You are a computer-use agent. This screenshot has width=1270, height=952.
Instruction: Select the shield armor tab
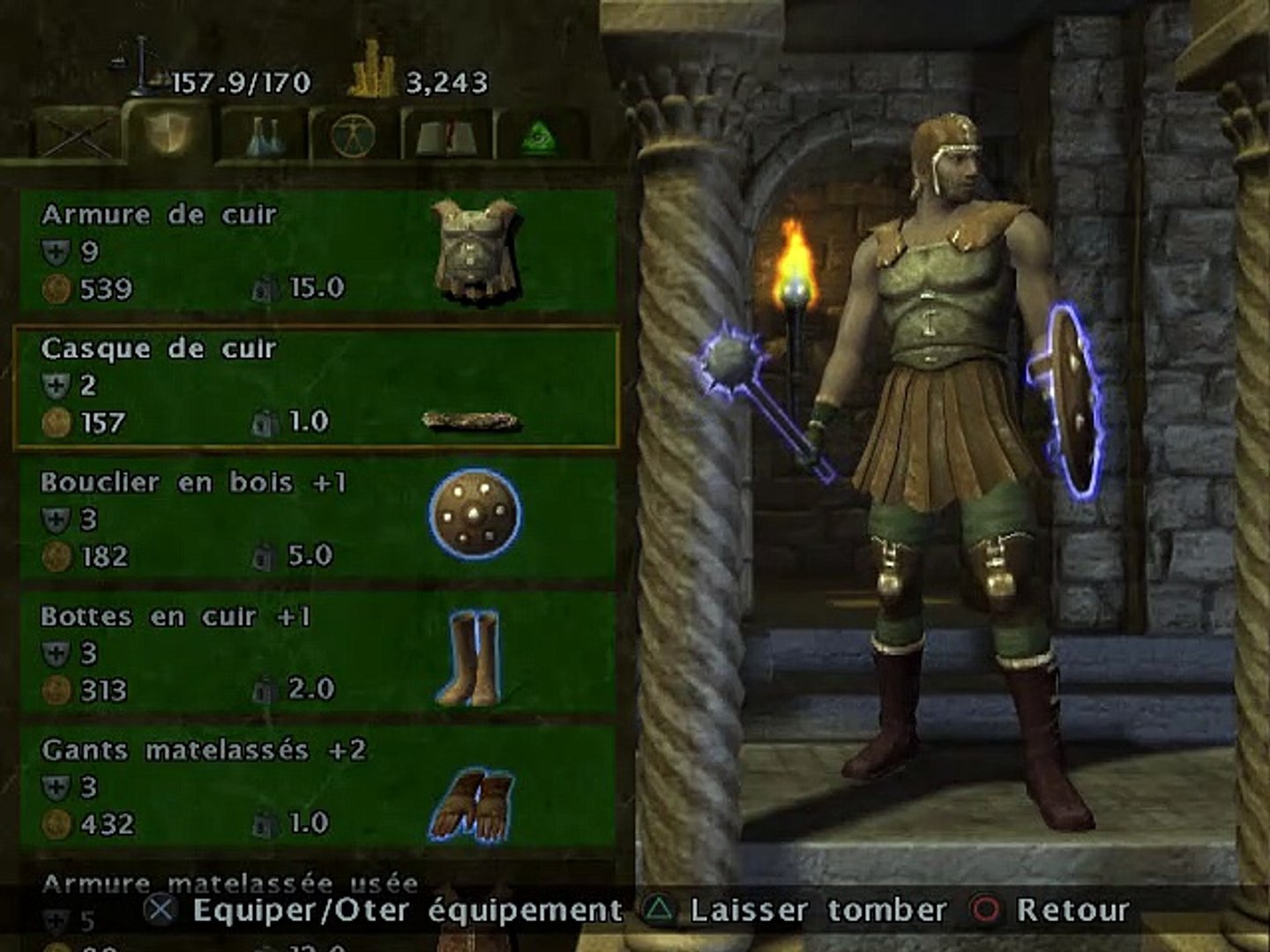click(x=168, y=134)
